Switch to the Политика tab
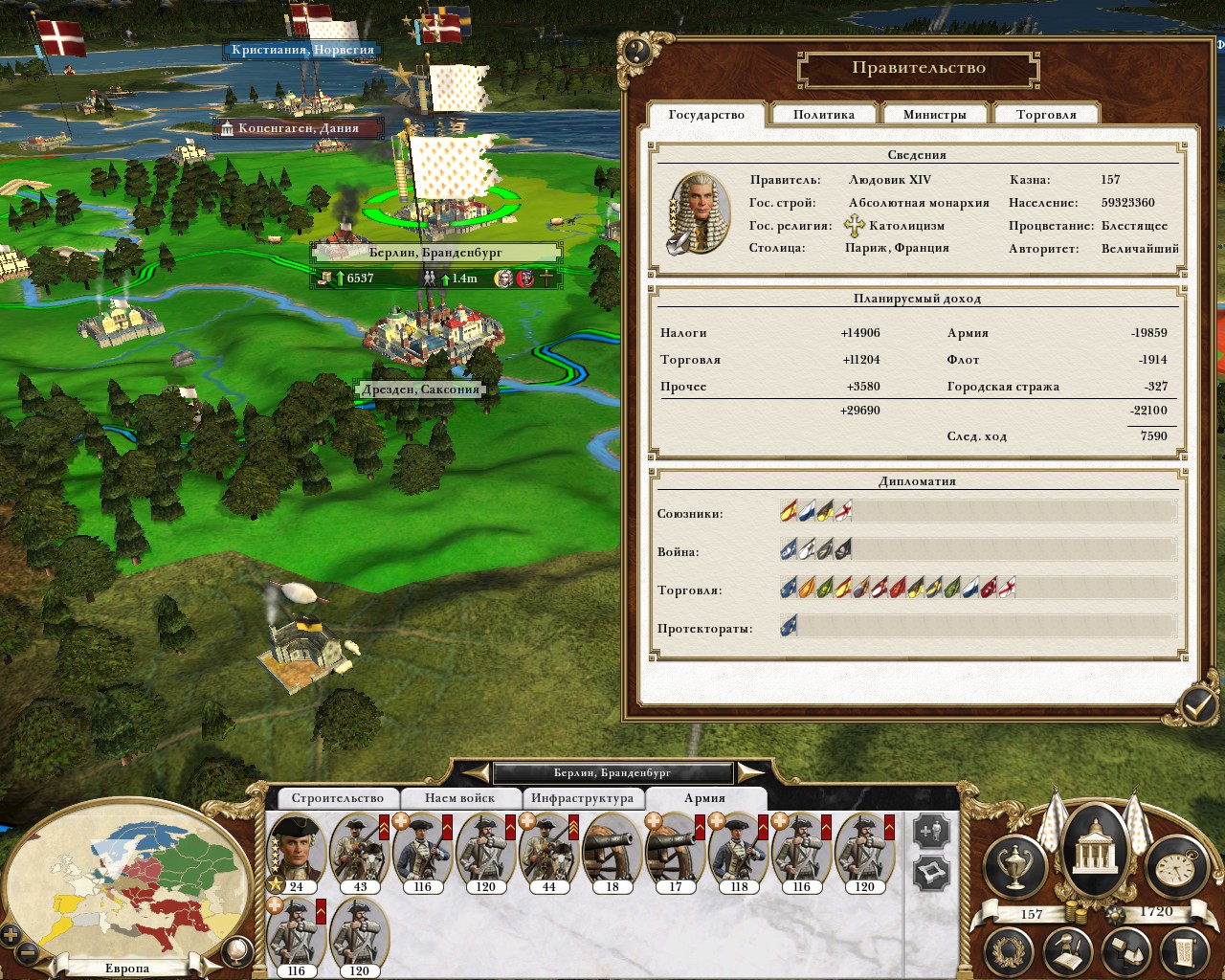The height and width of the screenshot is (980, 1225). pyautogui.click(x=823, y=115)
